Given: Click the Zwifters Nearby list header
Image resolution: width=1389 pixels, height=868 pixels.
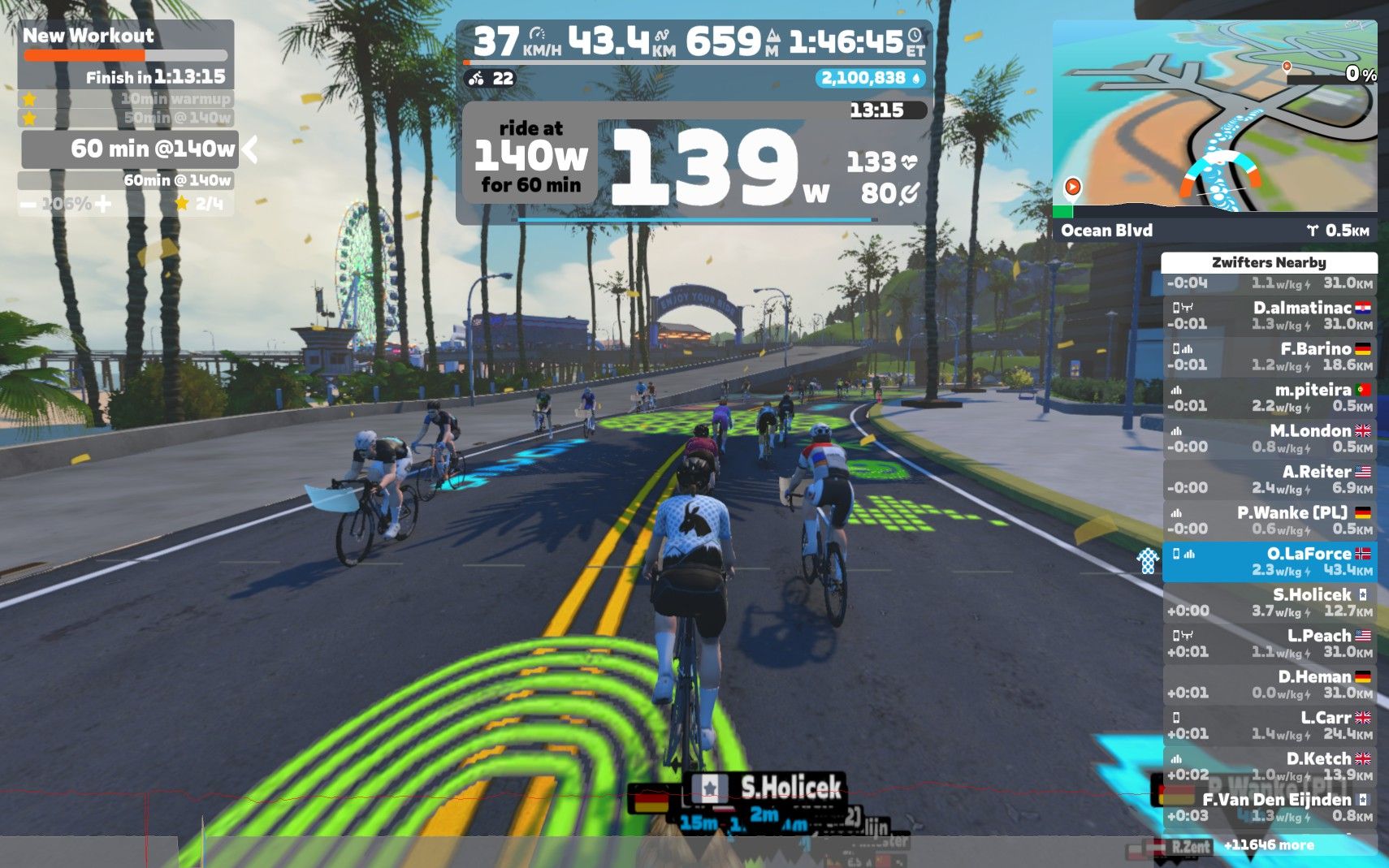Looking at the screenshot, I should click(1269, 262).
